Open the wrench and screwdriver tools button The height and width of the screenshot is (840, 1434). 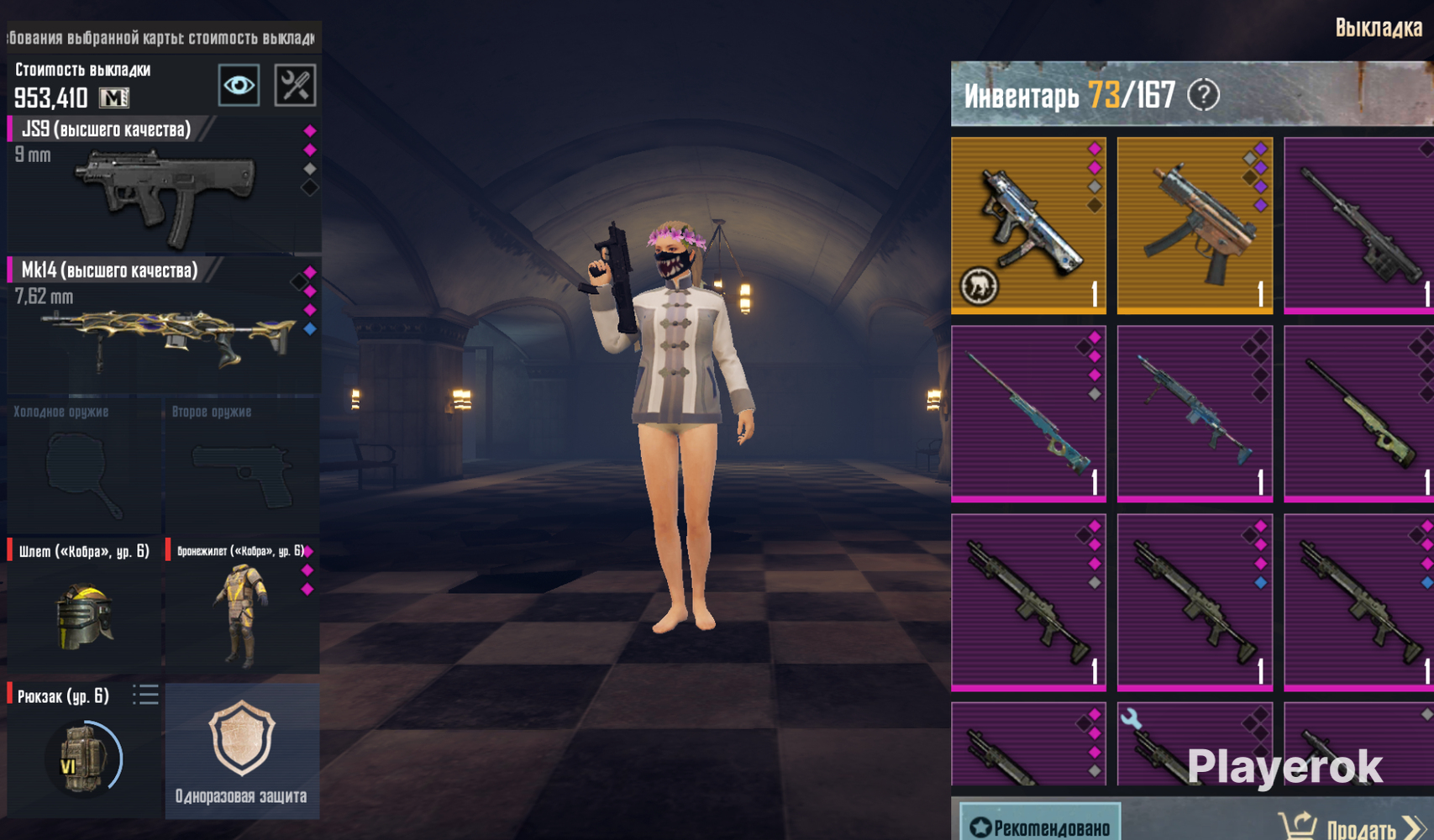point(295,85)
